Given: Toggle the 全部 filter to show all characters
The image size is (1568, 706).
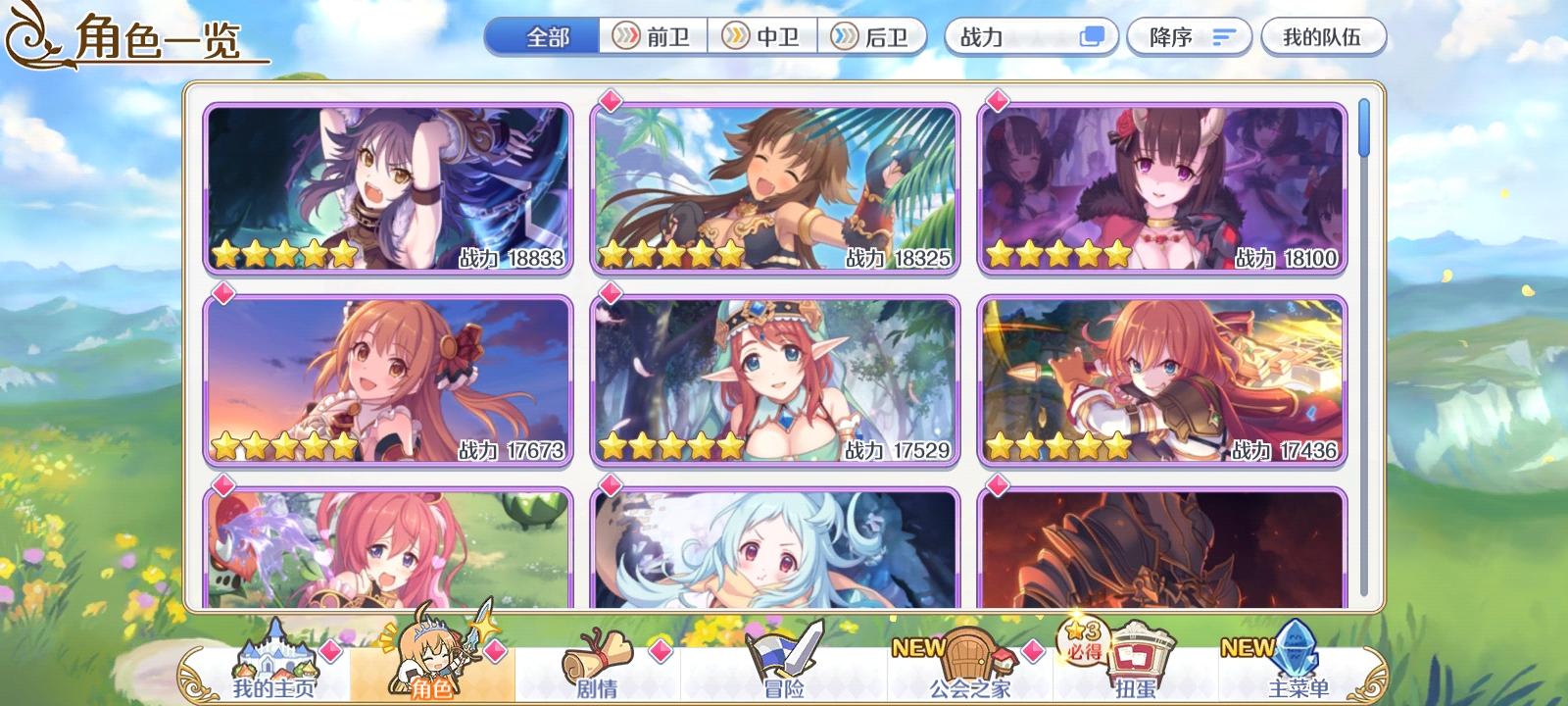Looking at the screenshot, I should pos(545,35).
